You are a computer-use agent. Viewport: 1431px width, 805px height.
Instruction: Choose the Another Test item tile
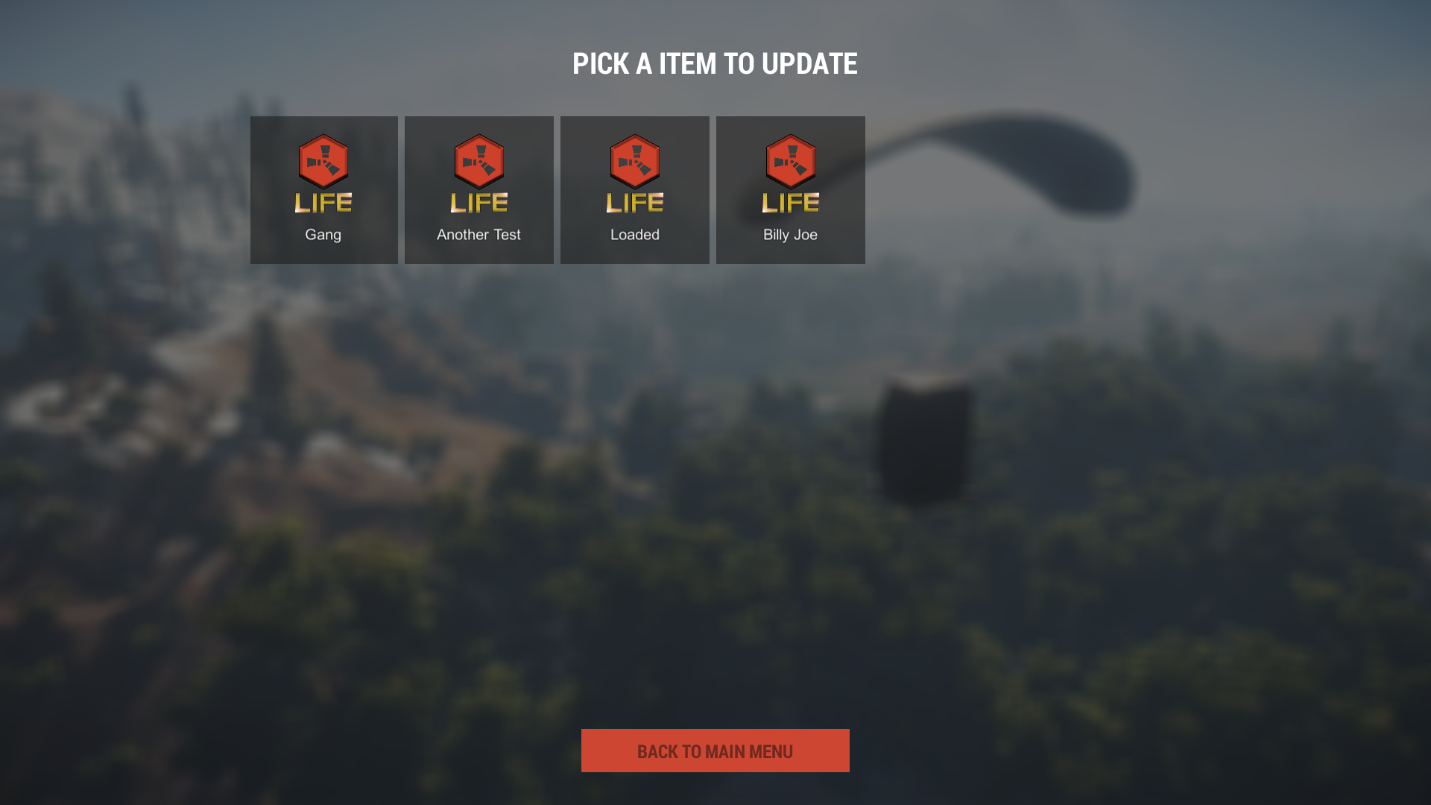tap(479, 190)
